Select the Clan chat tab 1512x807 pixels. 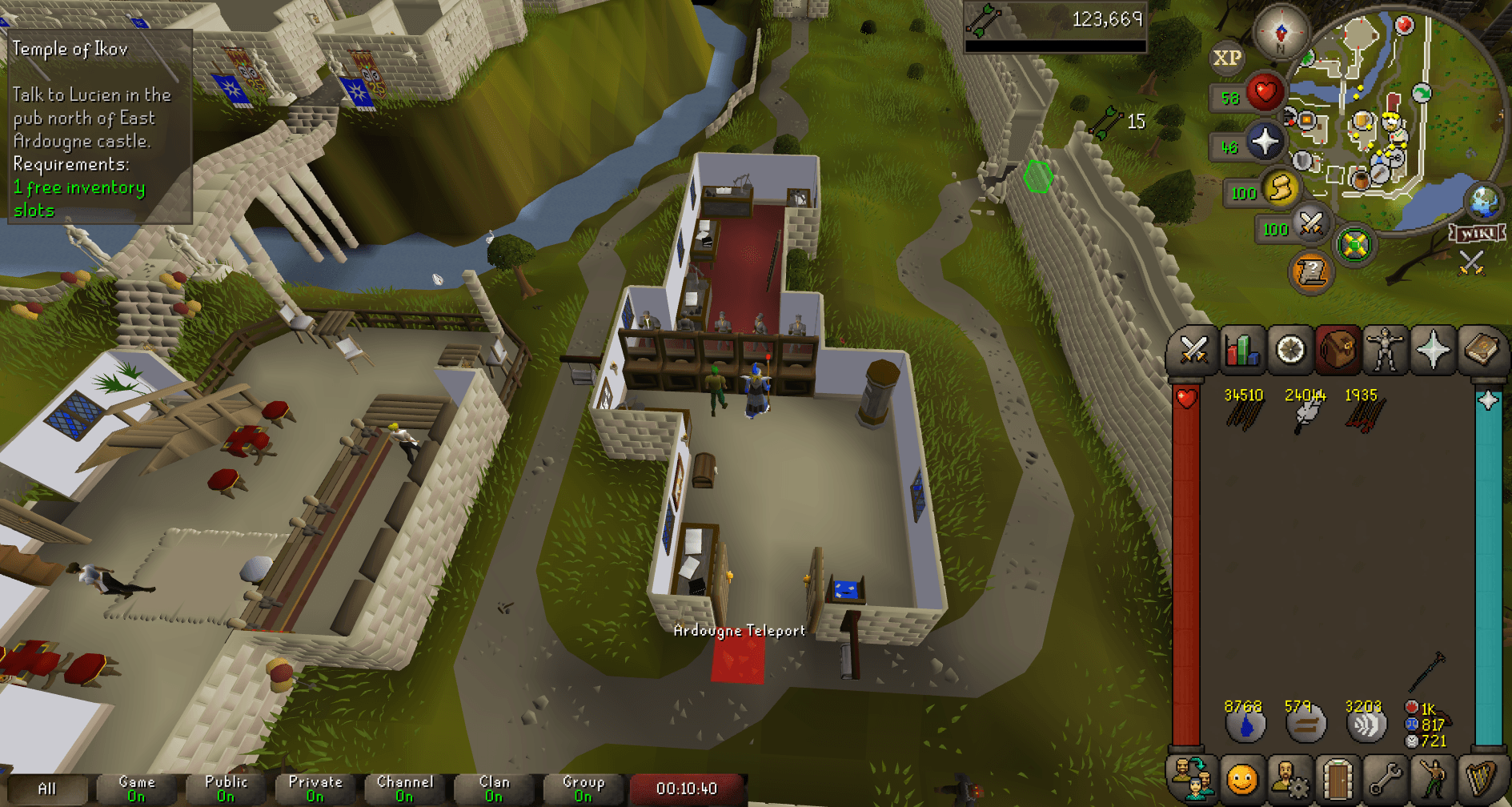(493, 788)
